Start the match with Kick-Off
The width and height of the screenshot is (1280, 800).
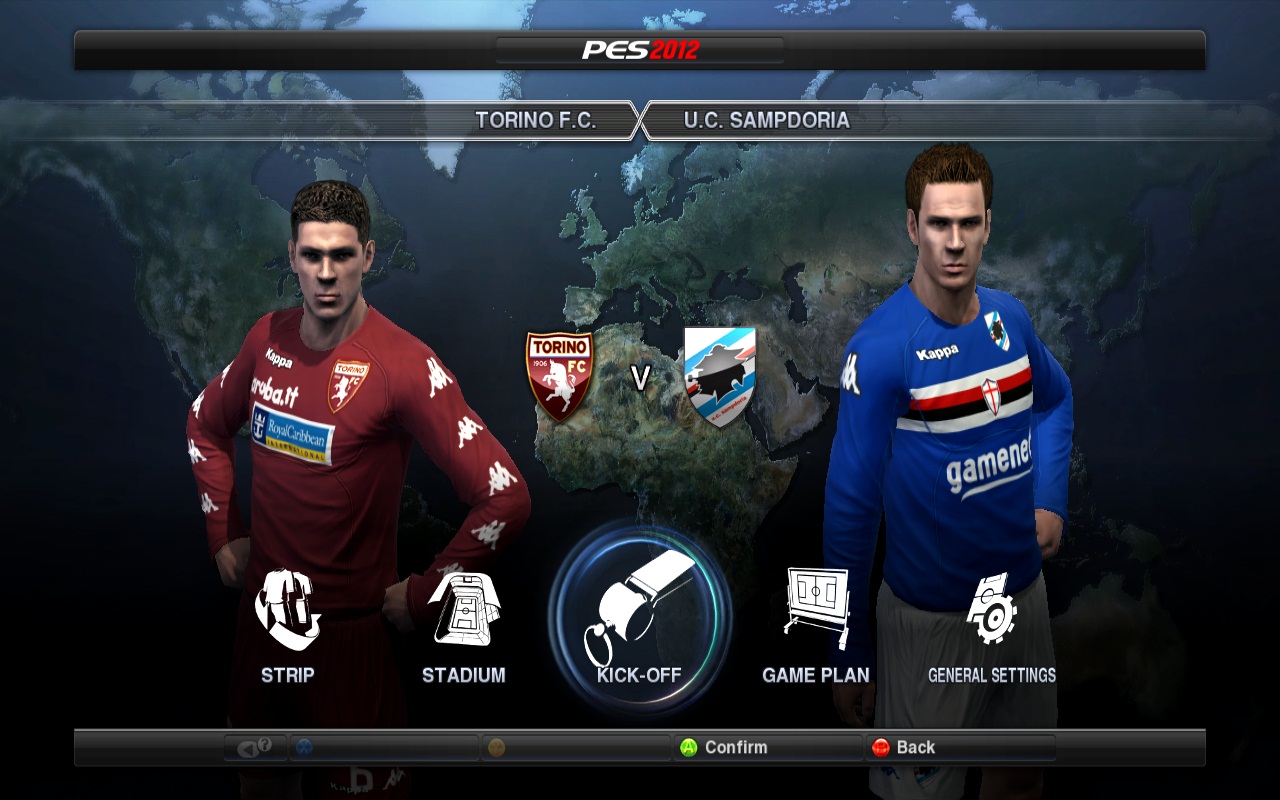640,618
